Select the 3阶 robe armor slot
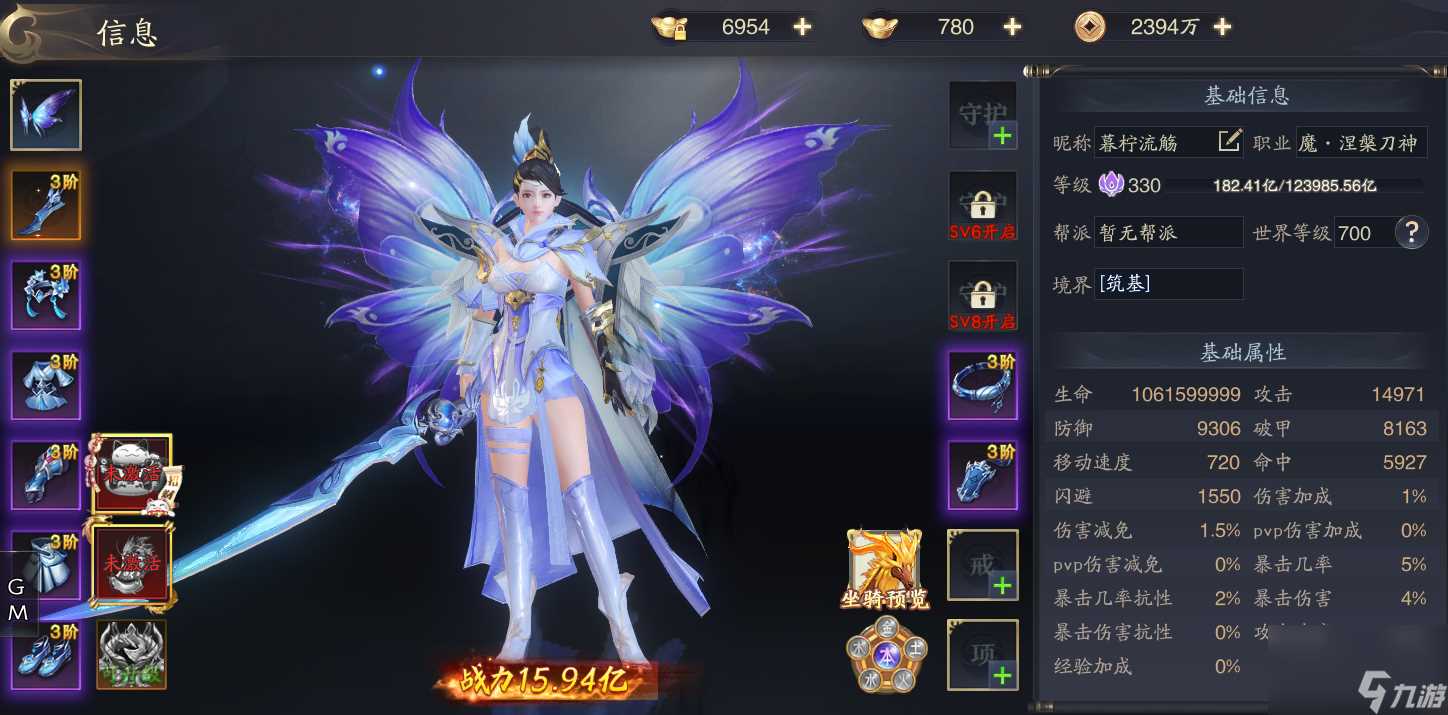The width and height of the screenshot is (1448, 715). pyautogui.click(x=46, y=385)
